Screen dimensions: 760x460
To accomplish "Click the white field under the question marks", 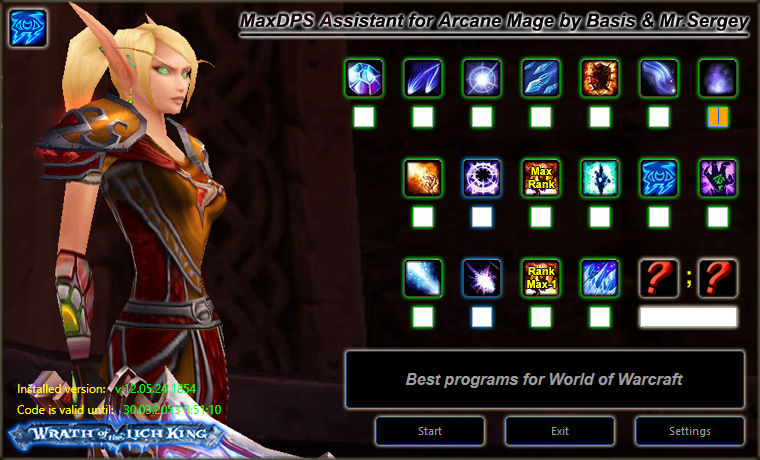I will coord(688,317).
